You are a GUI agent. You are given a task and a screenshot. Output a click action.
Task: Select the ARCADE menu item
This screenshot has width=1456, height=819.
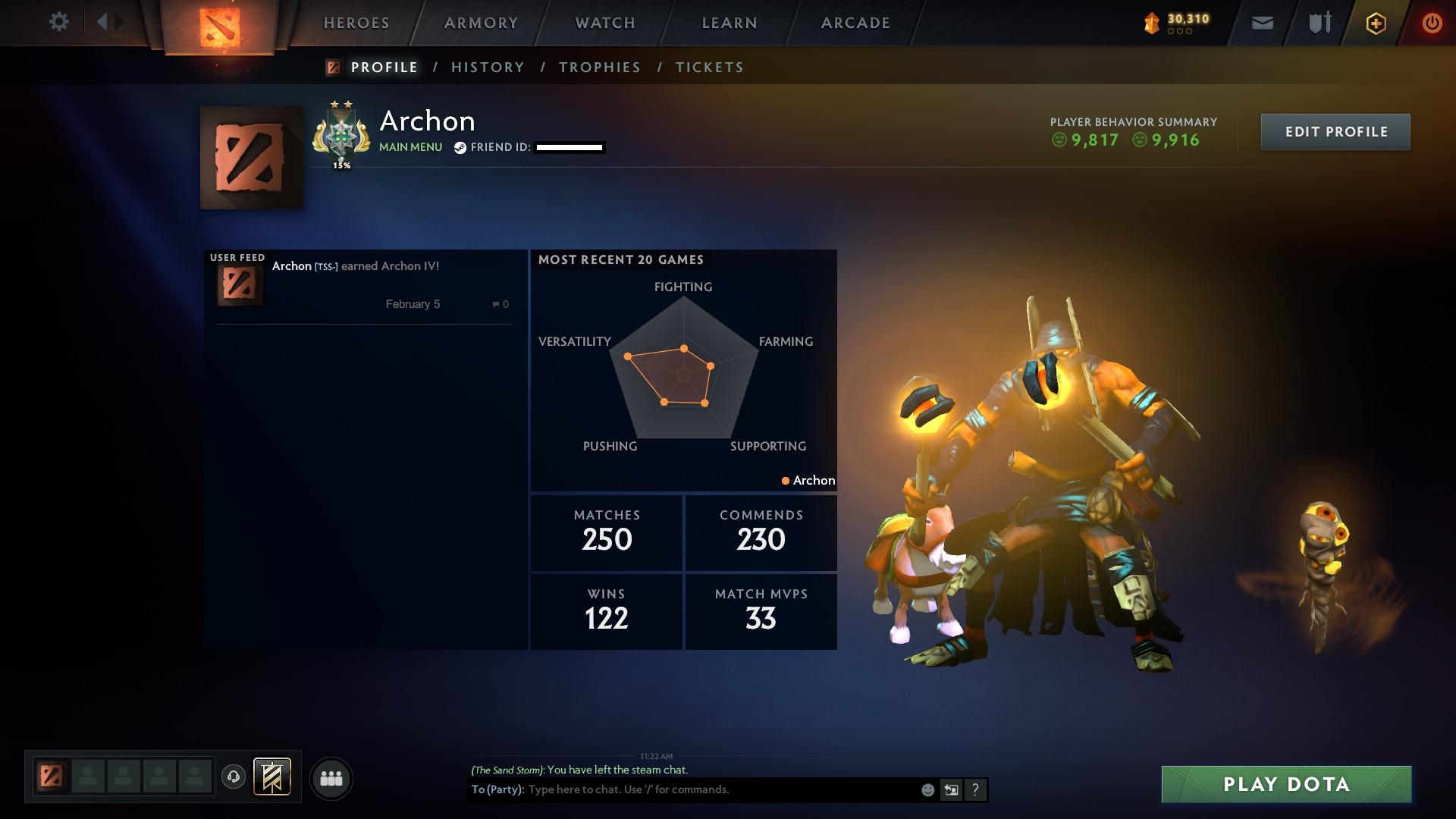coord(855,23)
